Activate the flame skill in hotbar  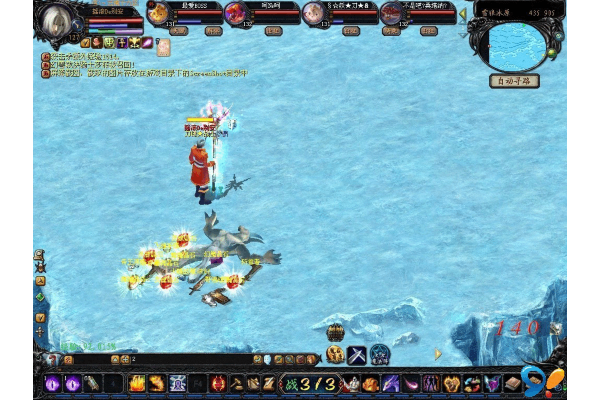[137, 383]
